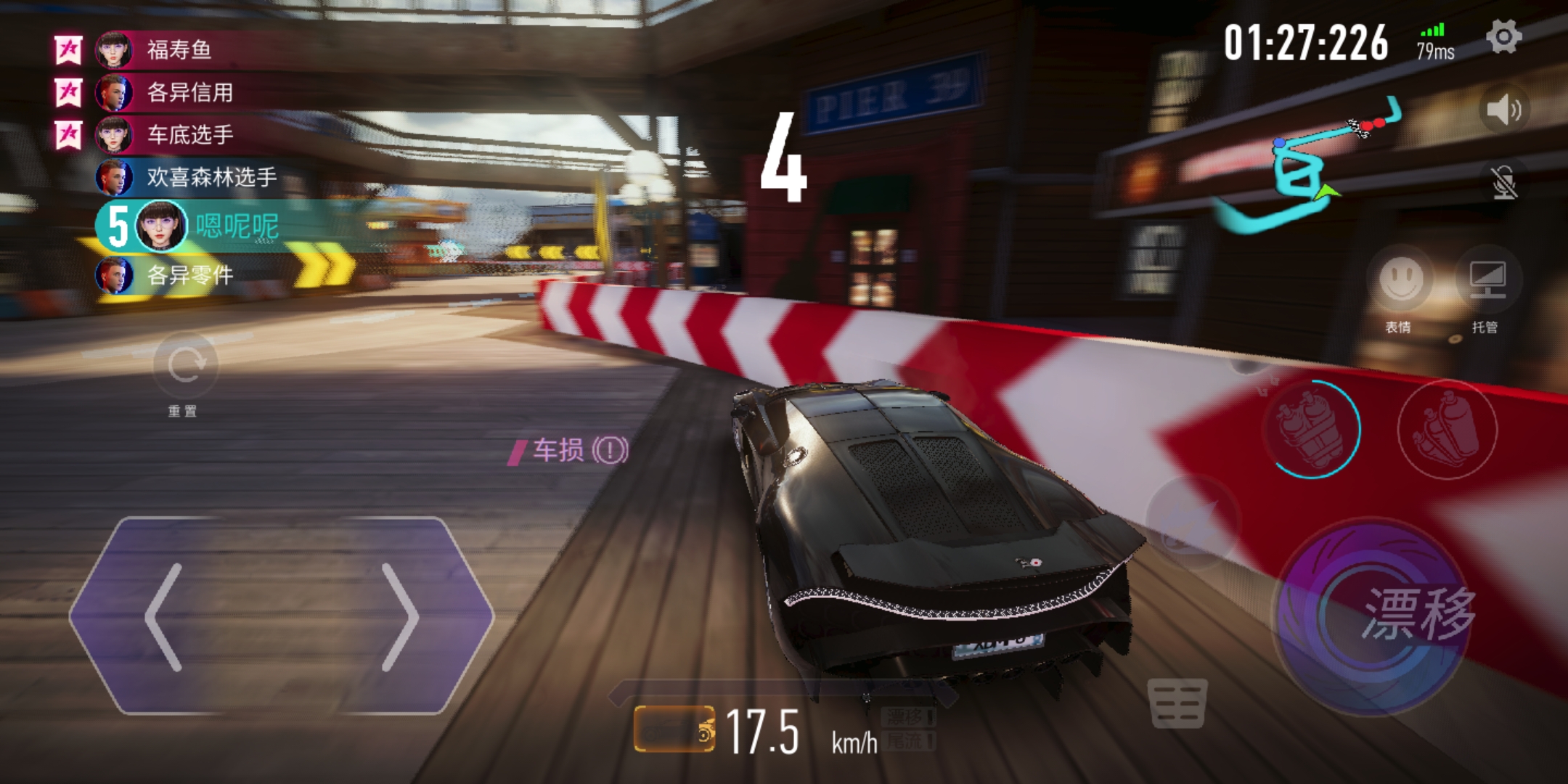Select player 各异零件 in the ranking list

189,276
